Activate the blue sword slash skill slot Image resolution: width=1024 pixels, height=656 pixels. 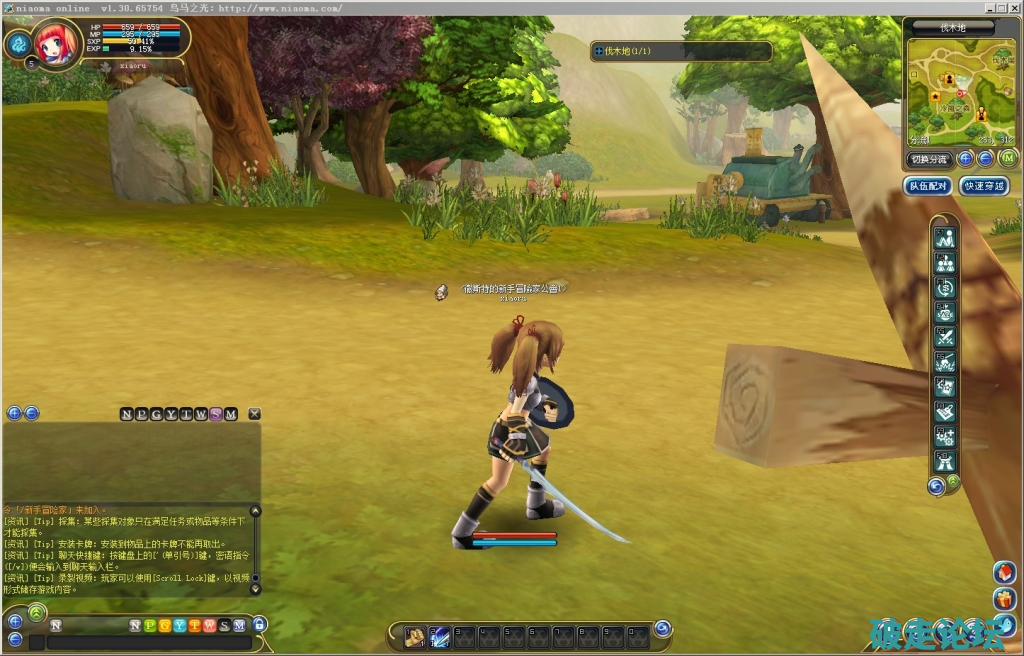[440, 635]
